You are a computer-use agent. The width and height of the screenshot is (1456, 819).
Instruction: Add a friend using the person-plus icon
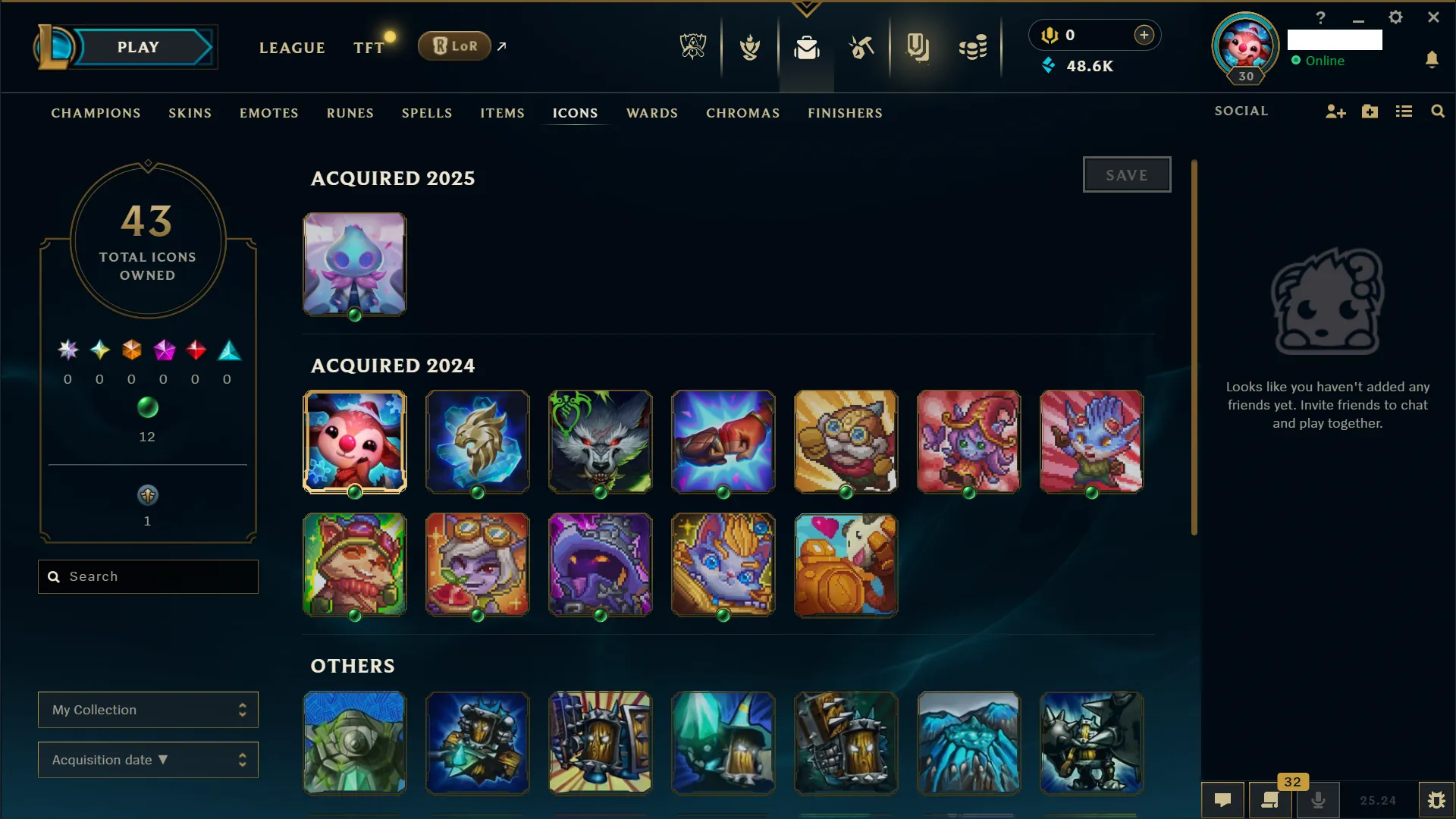tap(1335, 111)
